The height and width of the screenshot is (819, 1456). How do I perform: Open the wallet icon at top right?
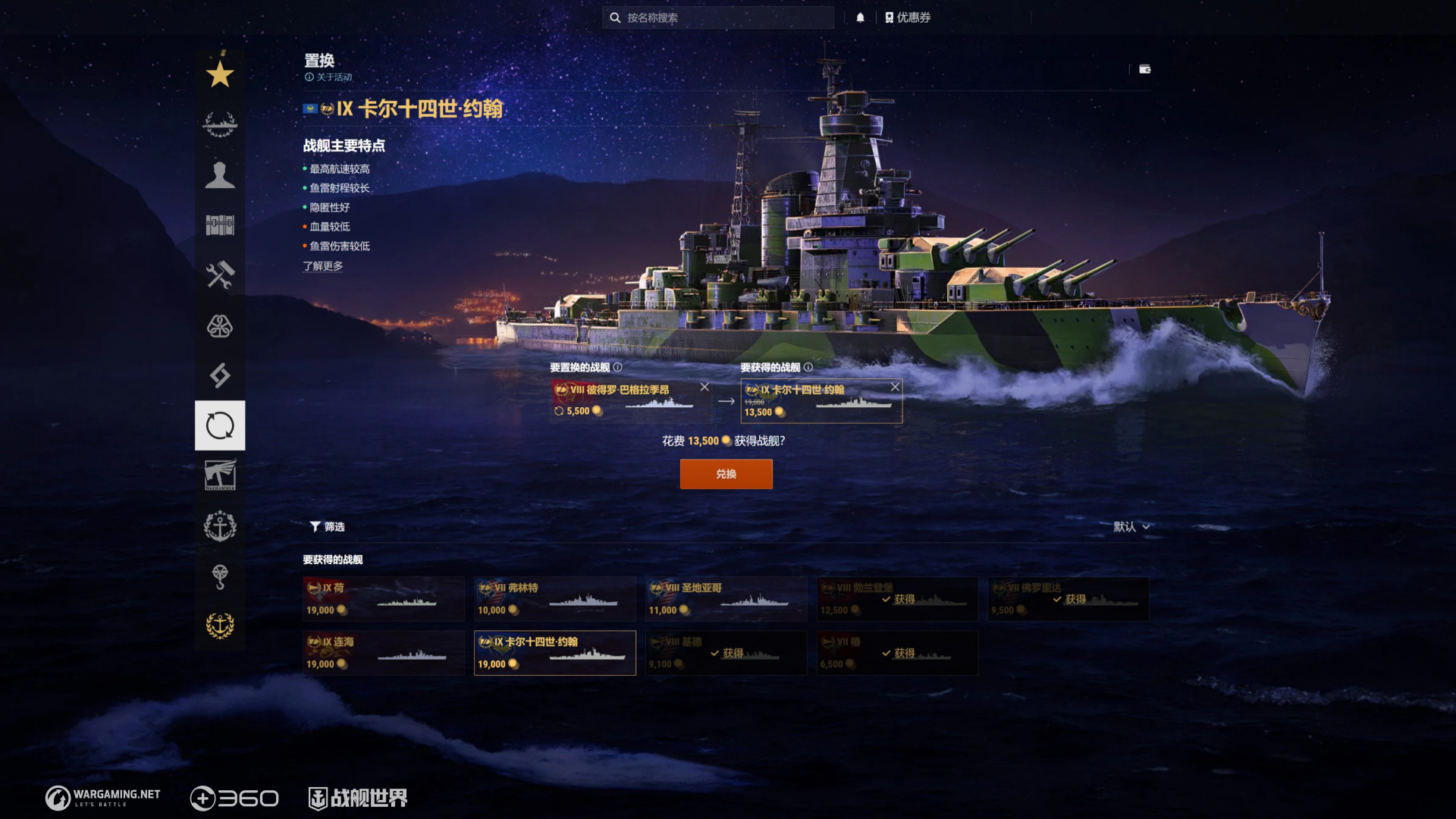tap(1145, 69)
